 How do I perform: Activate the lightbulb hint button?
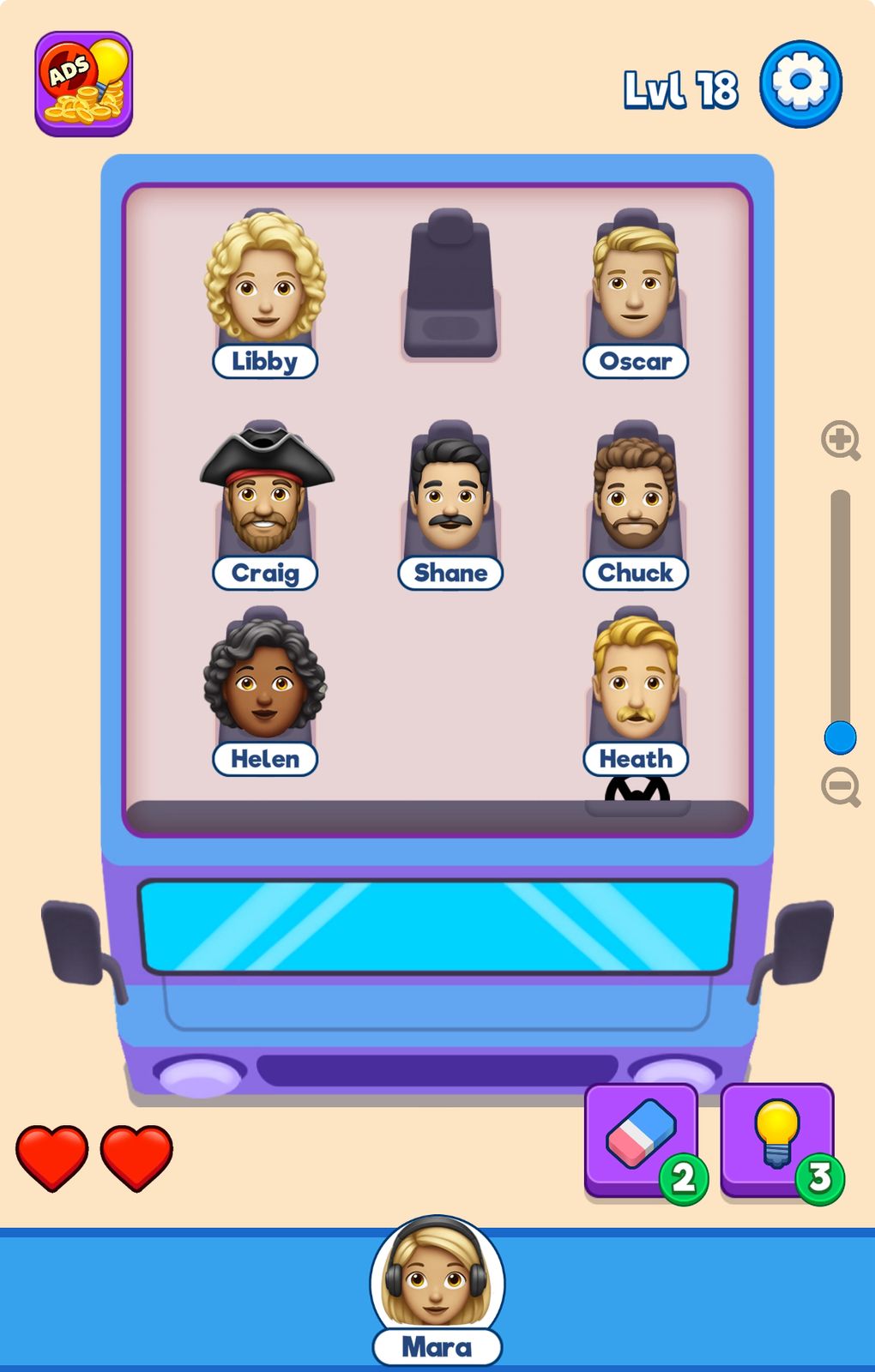pyautogui.click(x=777, y=1139)
